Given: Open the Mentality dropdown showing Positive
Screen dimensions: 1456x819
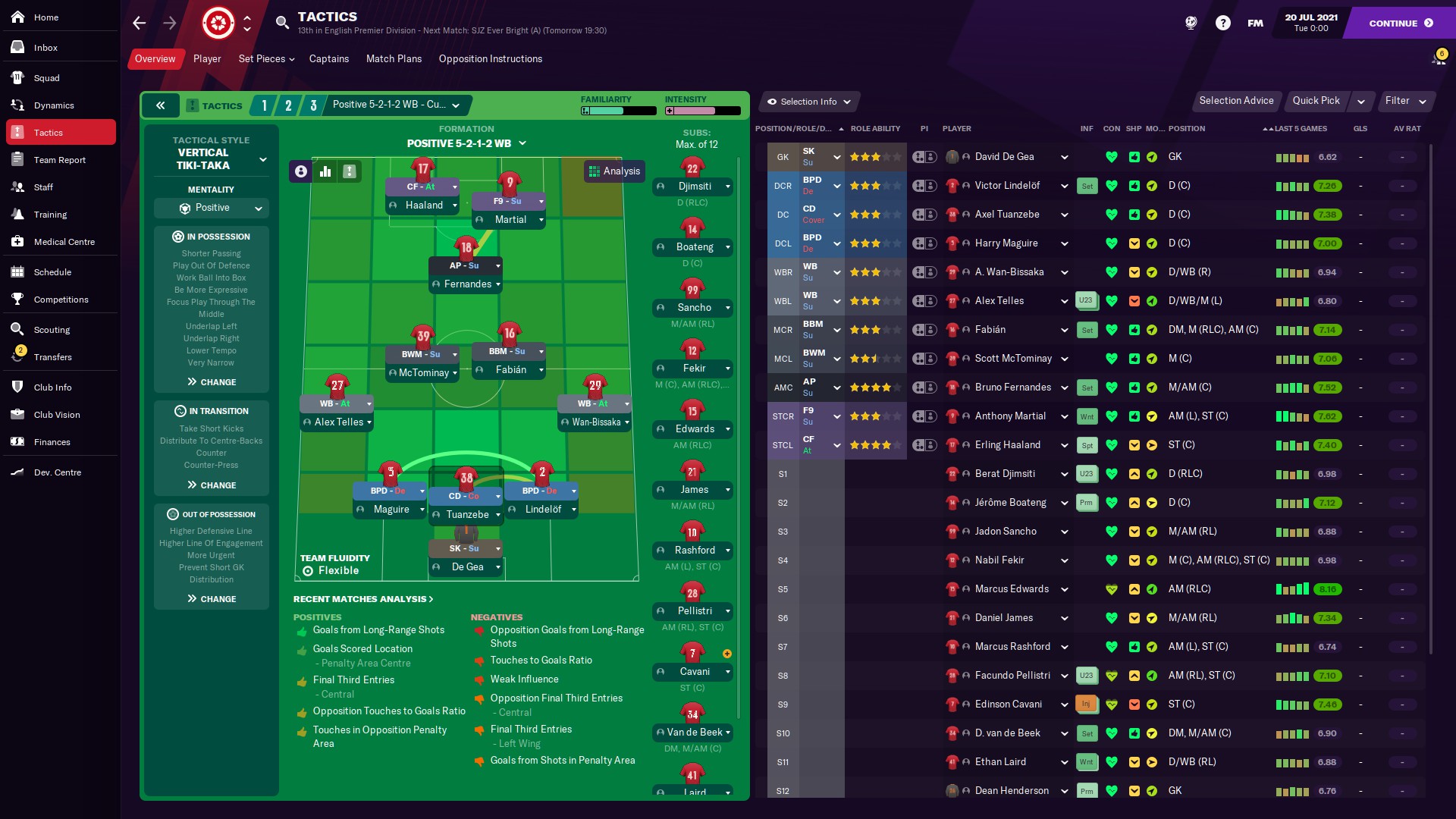Looking at the screenshot, I should [x=211, y=208].
